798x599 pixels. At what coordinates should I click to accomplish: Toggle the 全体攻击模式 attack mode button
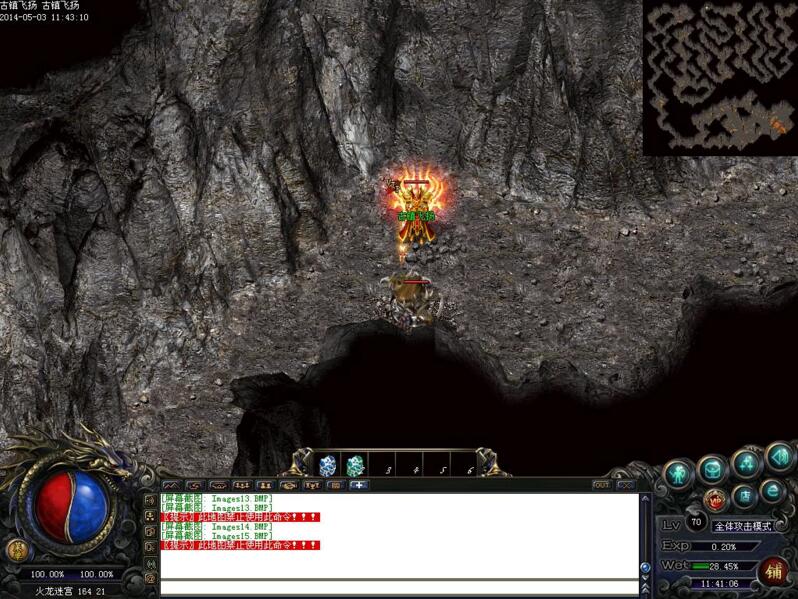(x=742, y=526)
